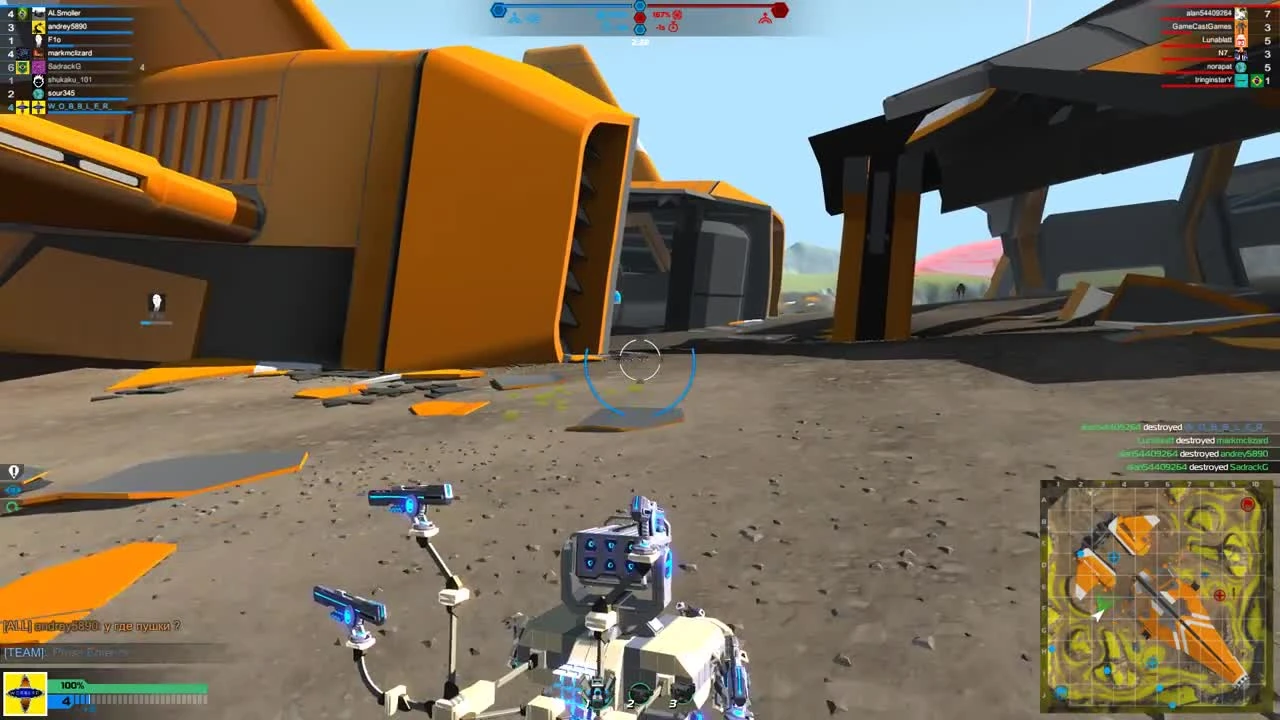Click the red enemy base hexagon on the top bar
The height and width of the screenshot is (720, 1280).
[x=779, y=10]
